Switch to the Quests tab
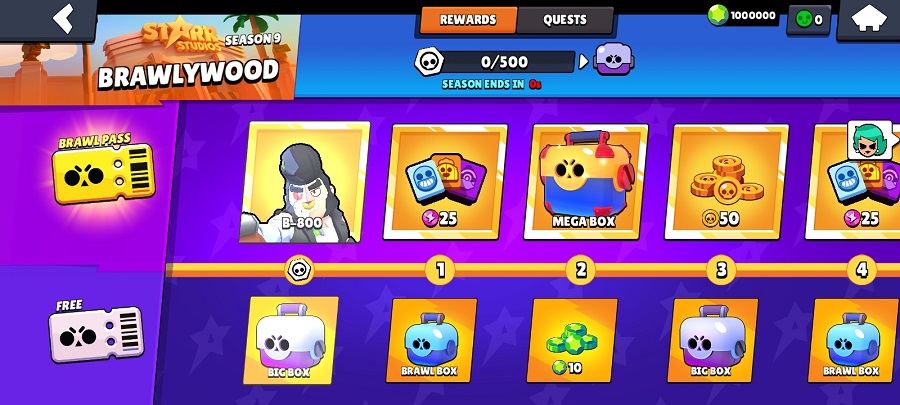 [x=565, y=19]
